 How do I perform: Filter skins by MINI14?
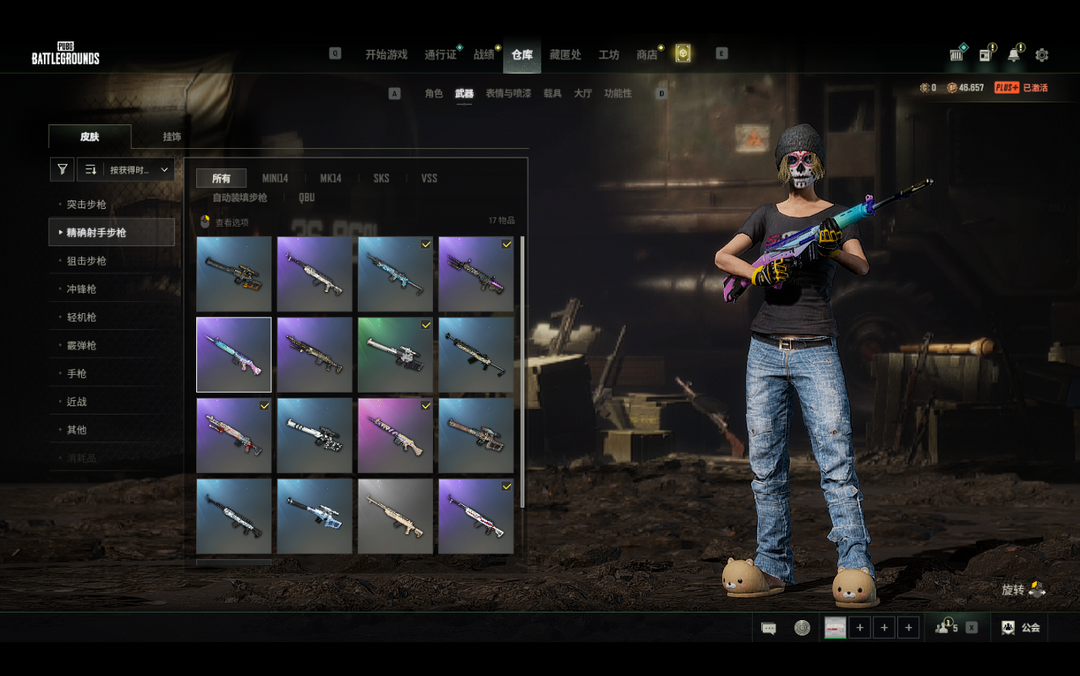[x=275, y=178]
